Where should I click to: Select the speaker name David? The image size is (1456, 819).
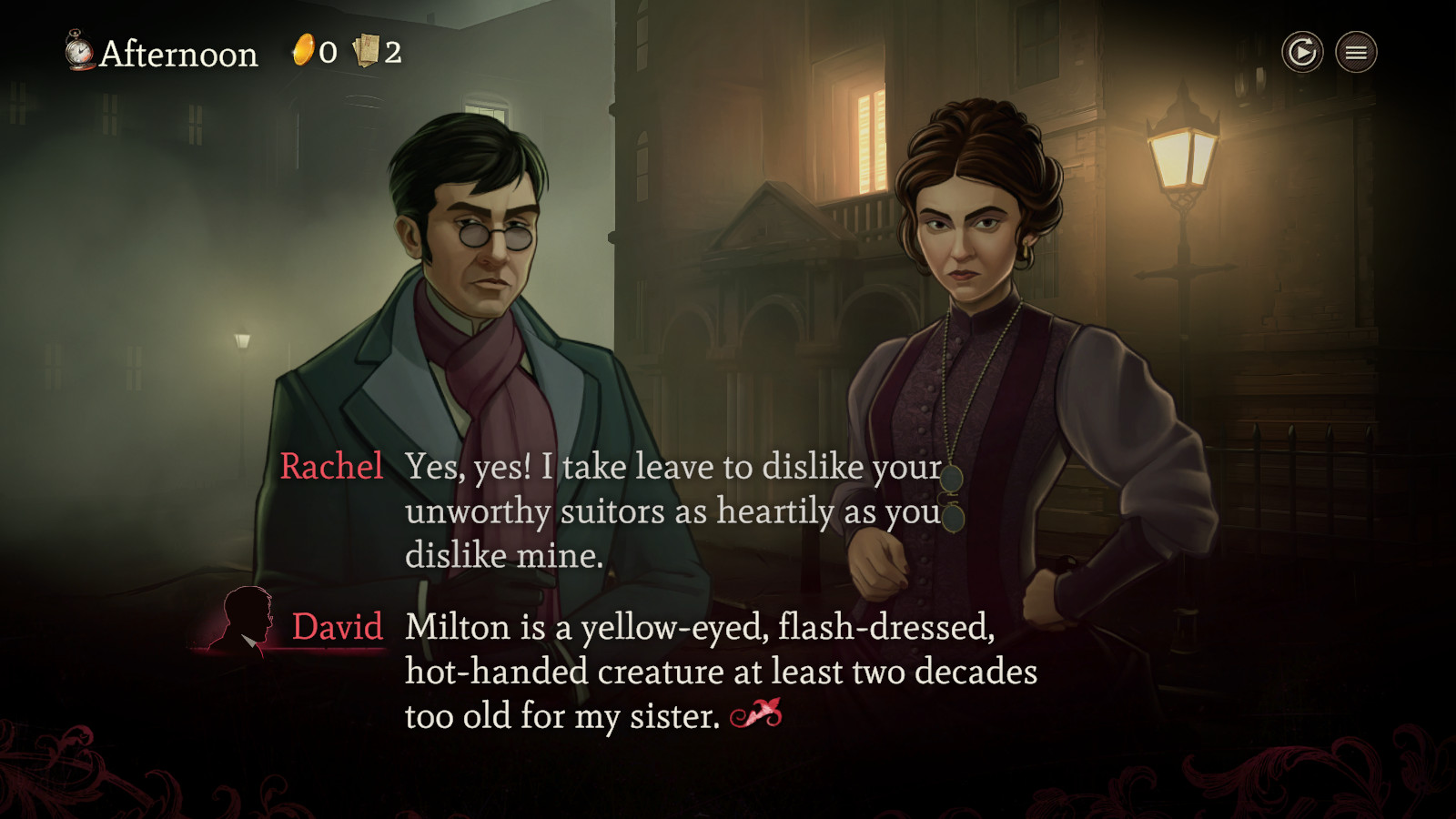point(337,628)
